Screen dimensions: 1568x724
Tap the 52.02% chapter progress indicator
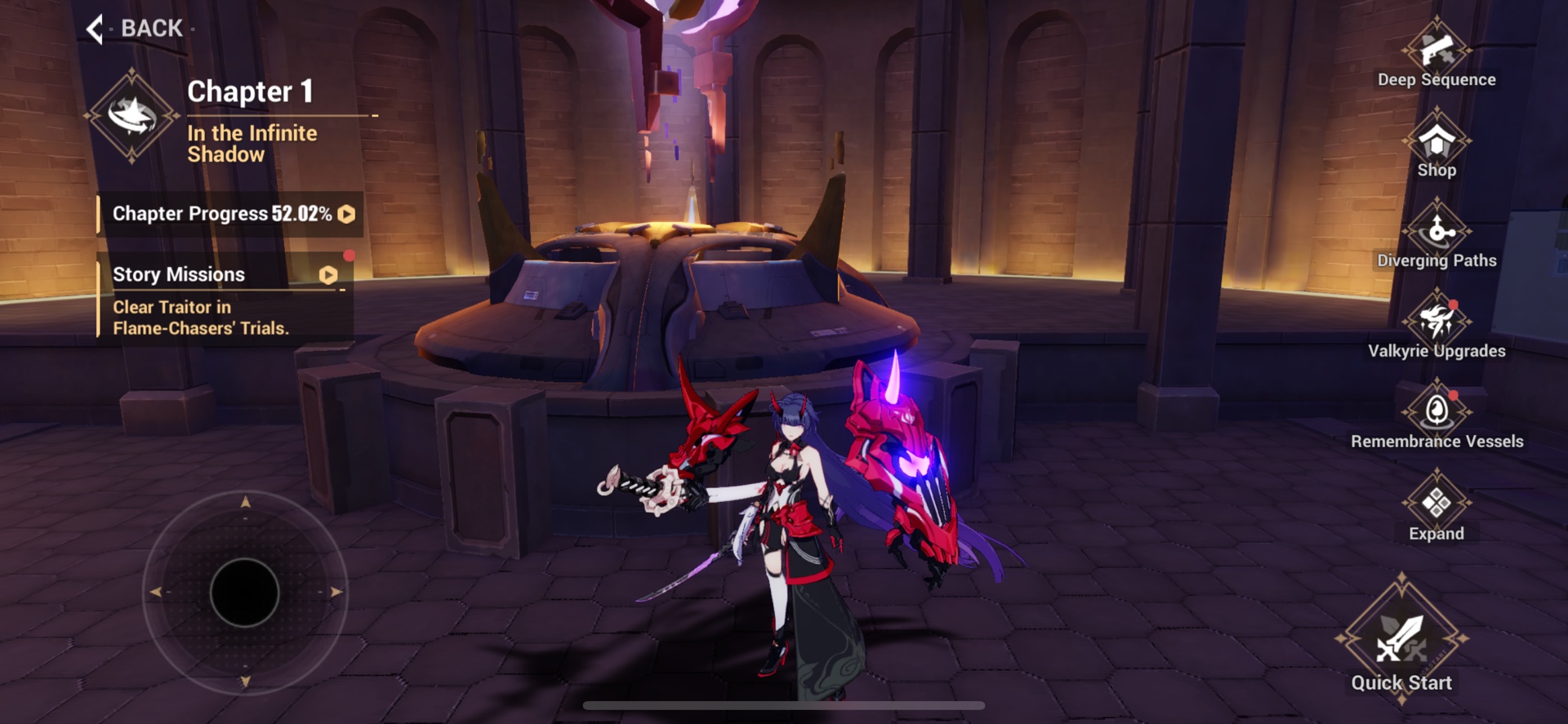[301, 214]
